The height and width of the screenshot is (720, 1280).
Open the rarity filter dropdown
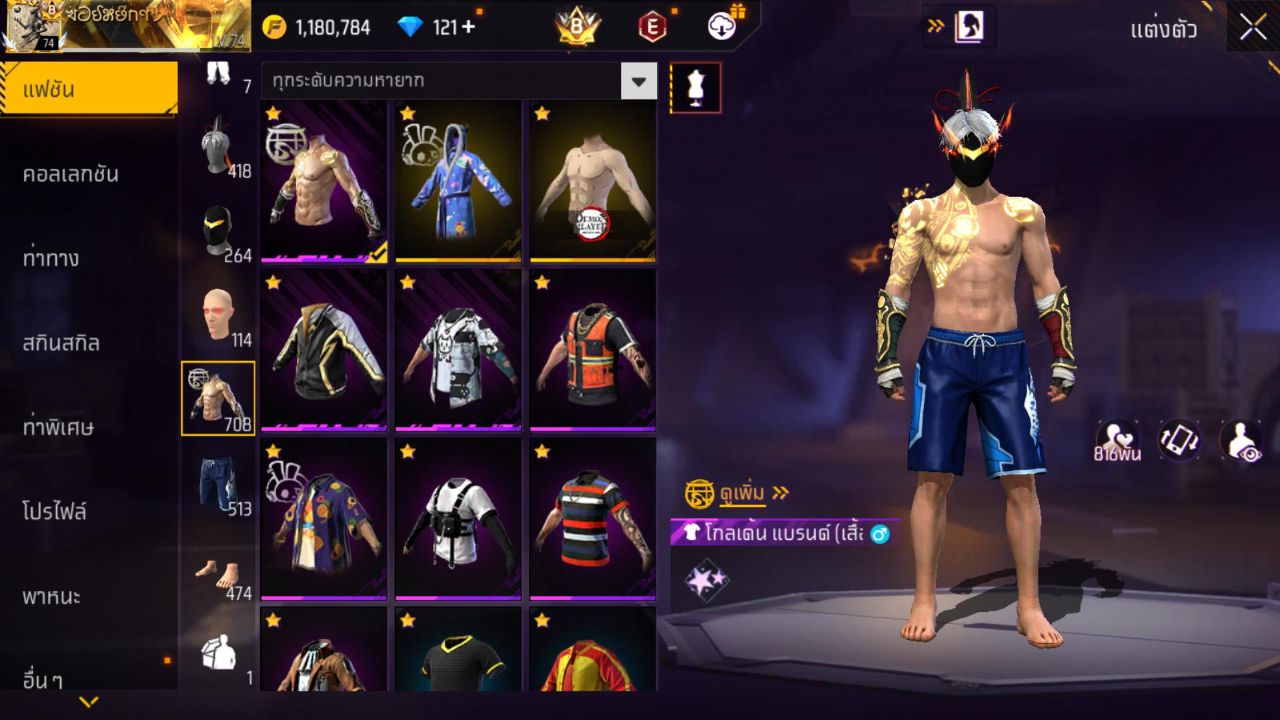pos(640,81)
